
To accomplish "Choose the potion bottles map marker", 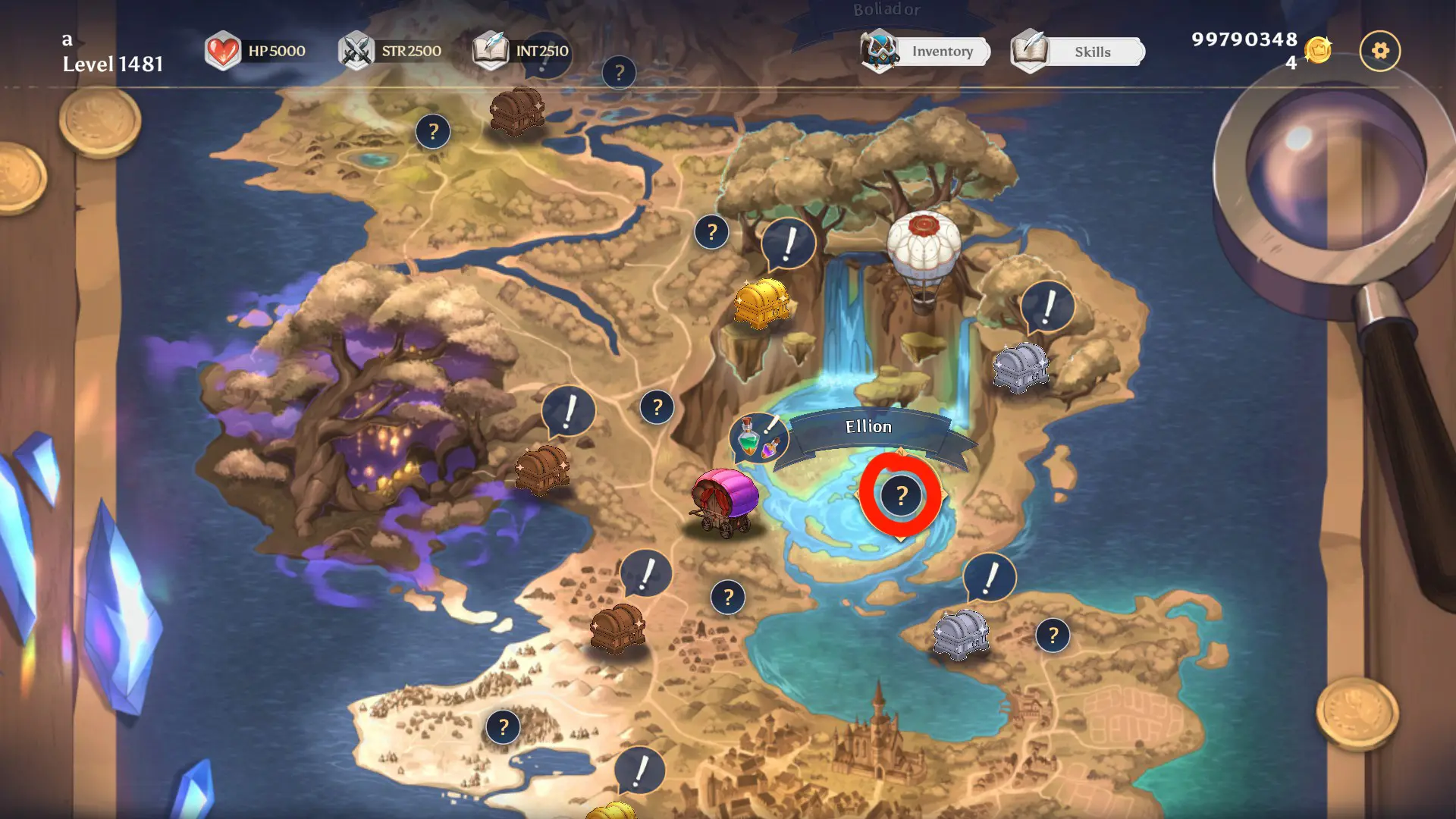I will coord(758,438).
